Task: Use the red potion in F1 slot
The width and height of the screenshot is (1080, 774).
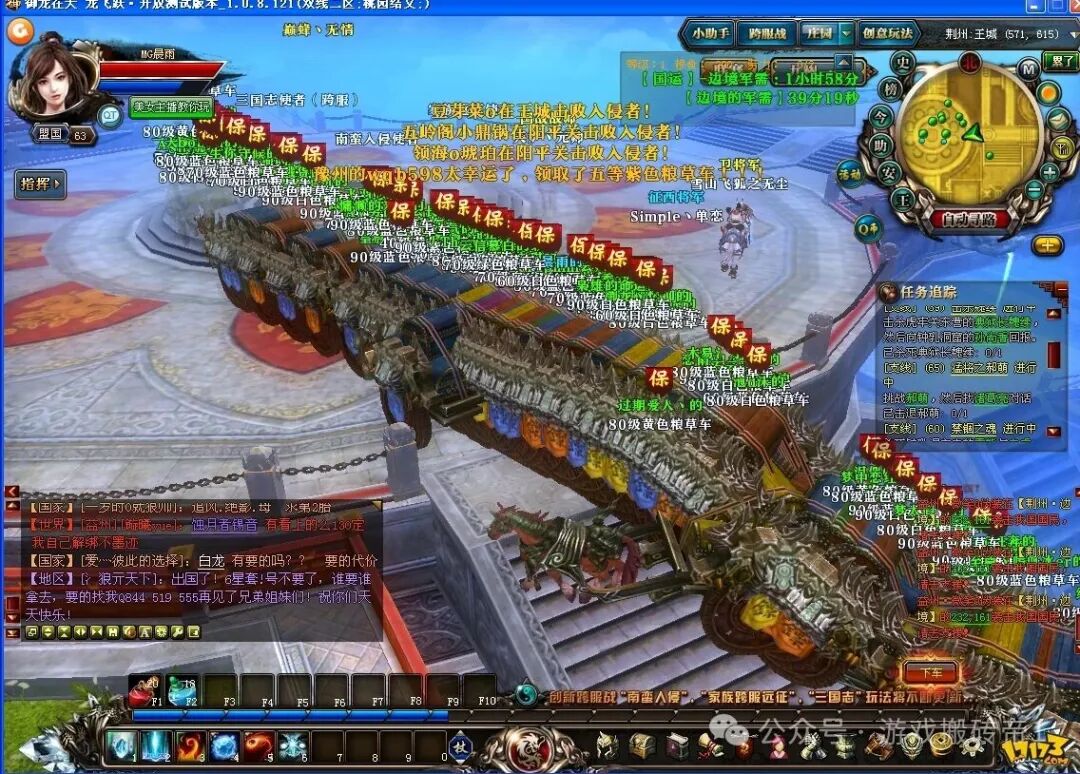Action: coord(144,688)
